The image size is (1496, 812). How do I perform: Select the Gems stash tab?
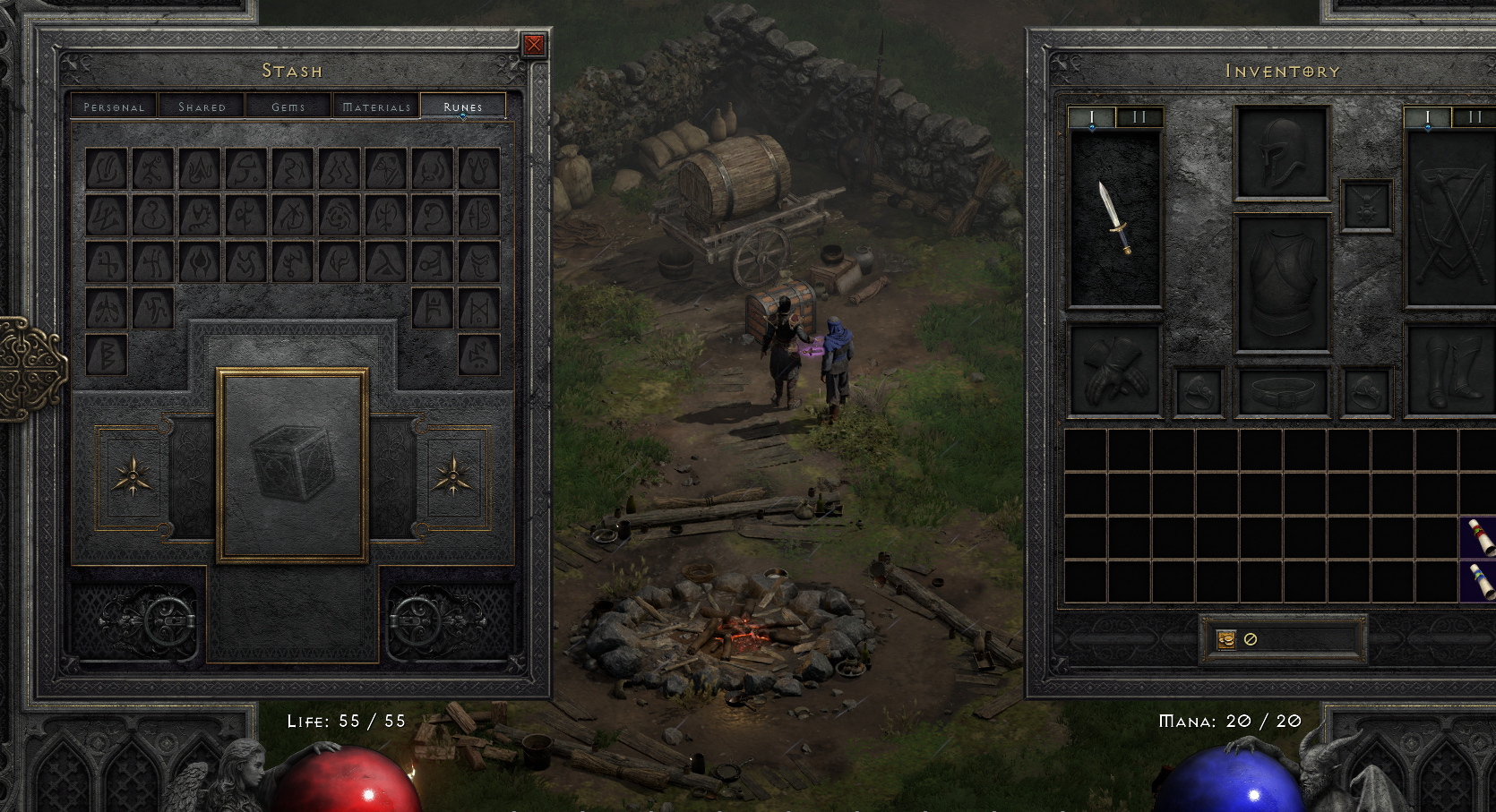(x=288, y=107)
